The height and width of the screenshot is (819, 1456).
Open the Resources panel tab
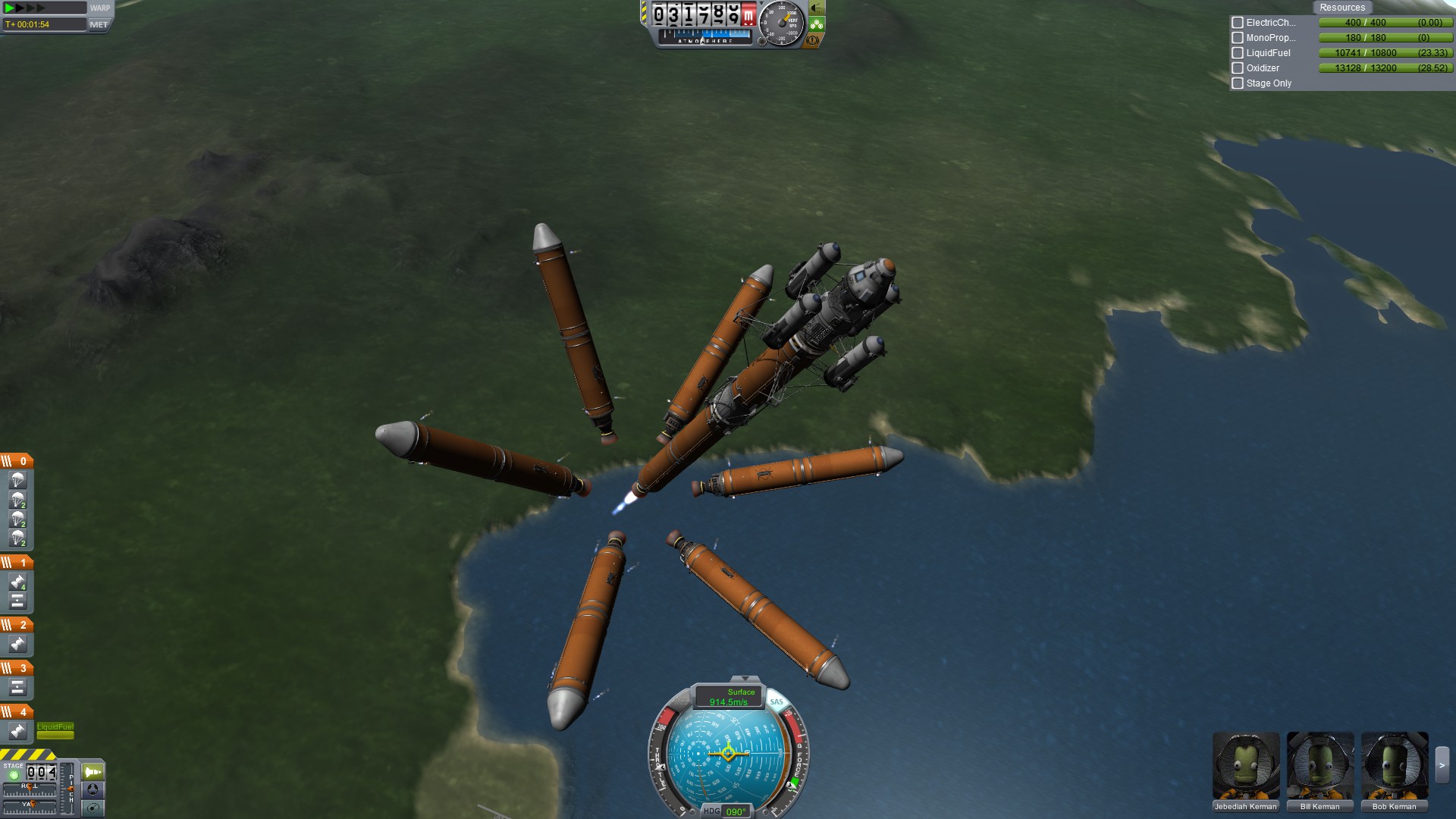tap(1341, 8)
